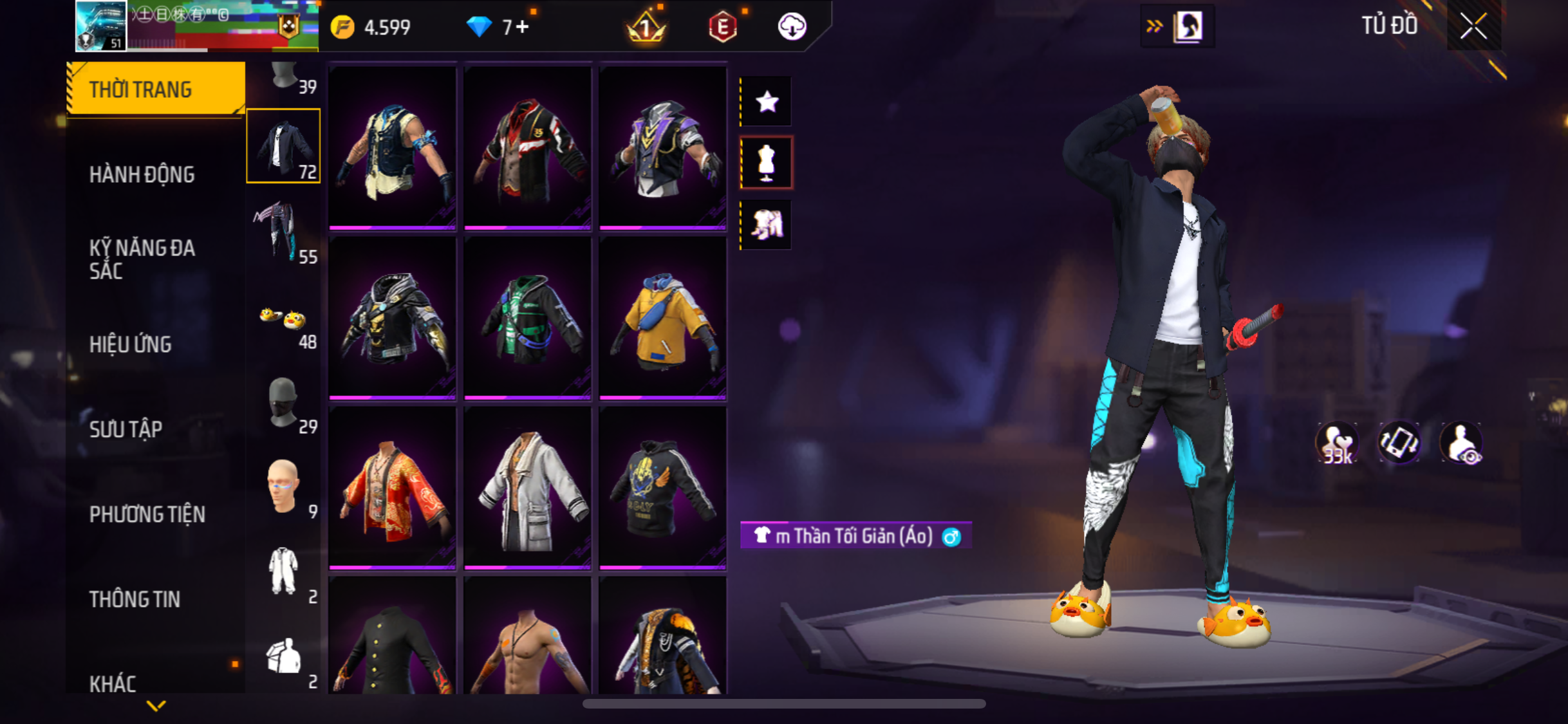Click the gold coin currency counter
Screen dimensions: 1568x724
click(371, 27)
